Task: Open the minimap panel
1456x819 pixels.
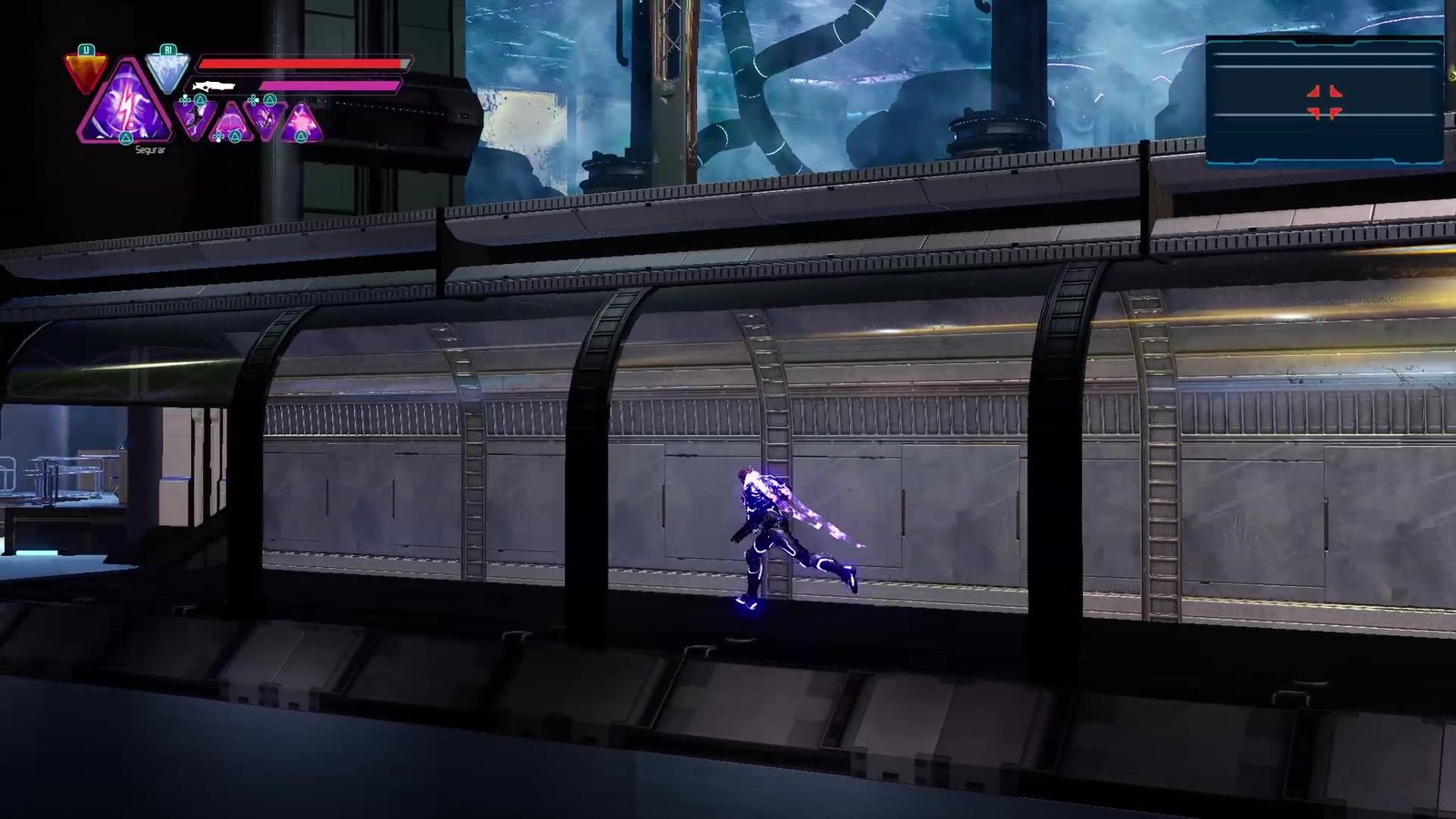Action: pyautogui.click(x=1324, y=102)
